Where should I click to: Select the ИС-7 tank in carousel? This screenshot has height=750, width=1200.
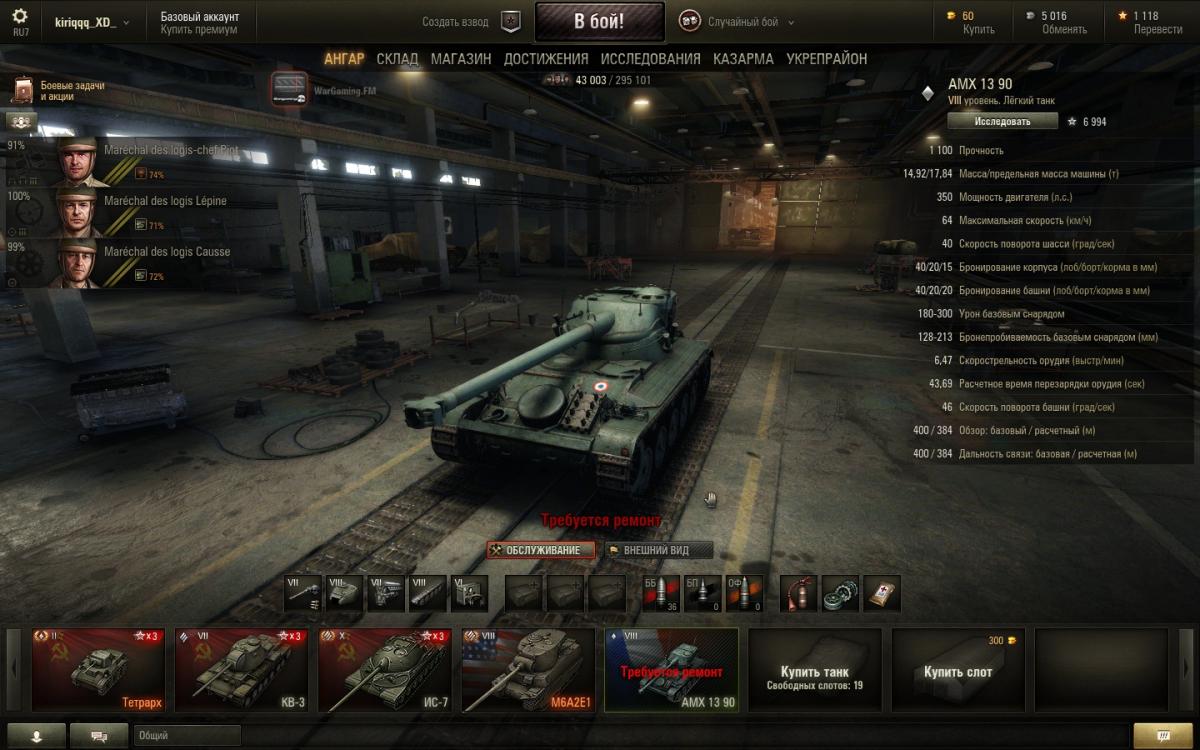[x=384, y=669]
